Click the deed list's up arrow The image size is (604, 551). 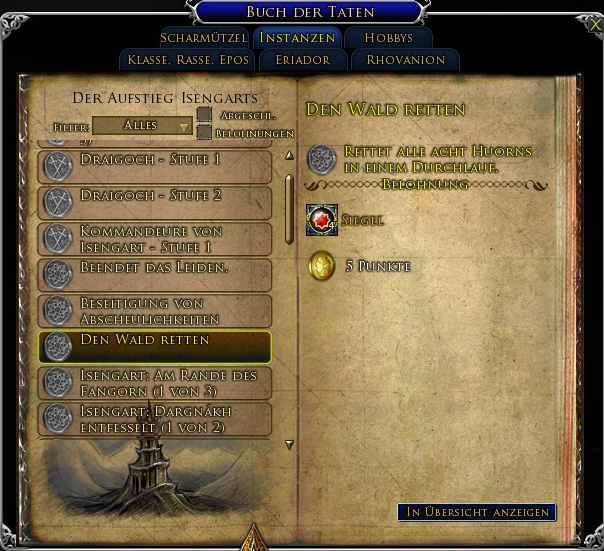pyautogui.click(x=290, y=155)
